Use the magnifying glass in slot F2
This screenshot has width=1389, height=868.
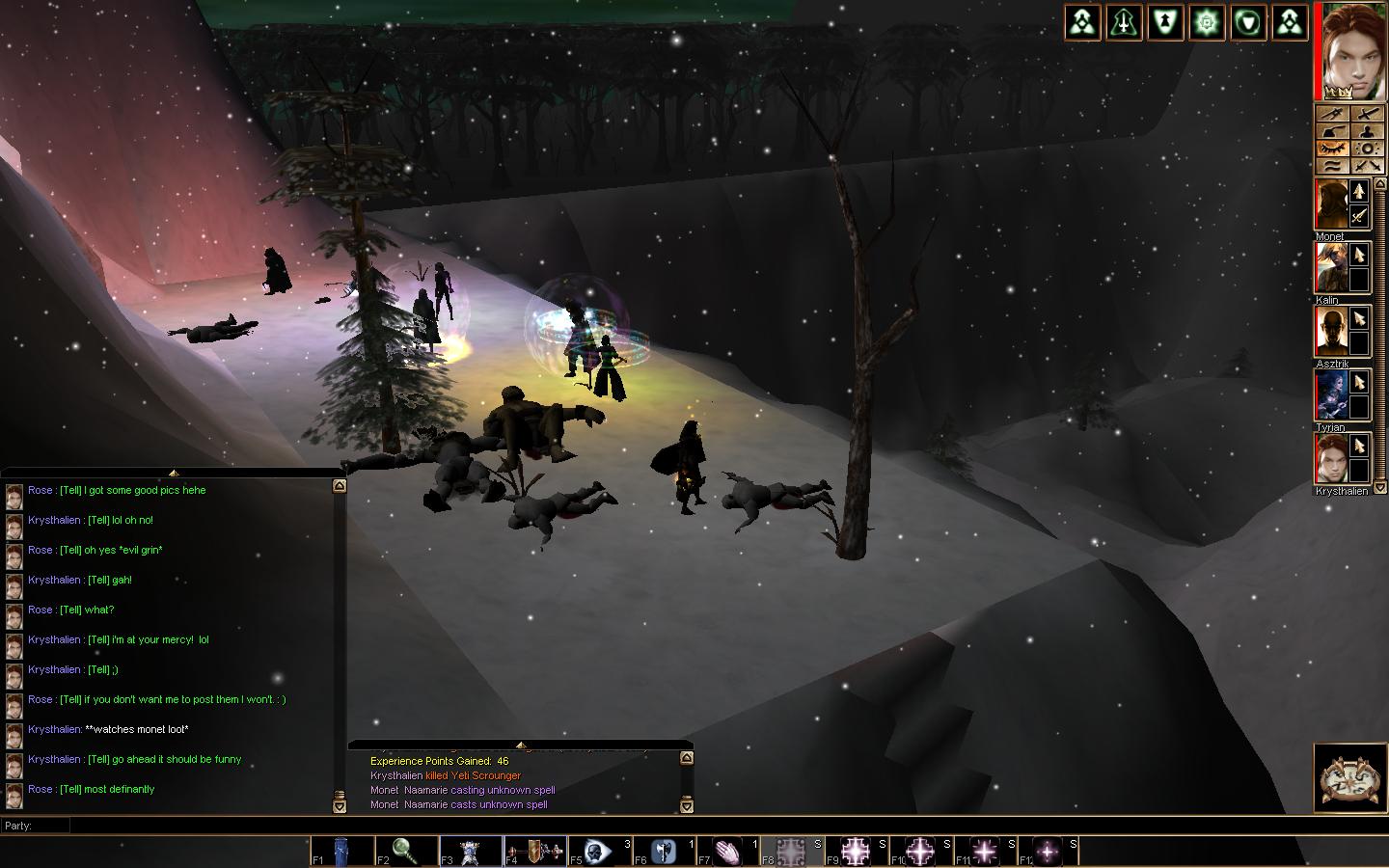click(405, 852)
